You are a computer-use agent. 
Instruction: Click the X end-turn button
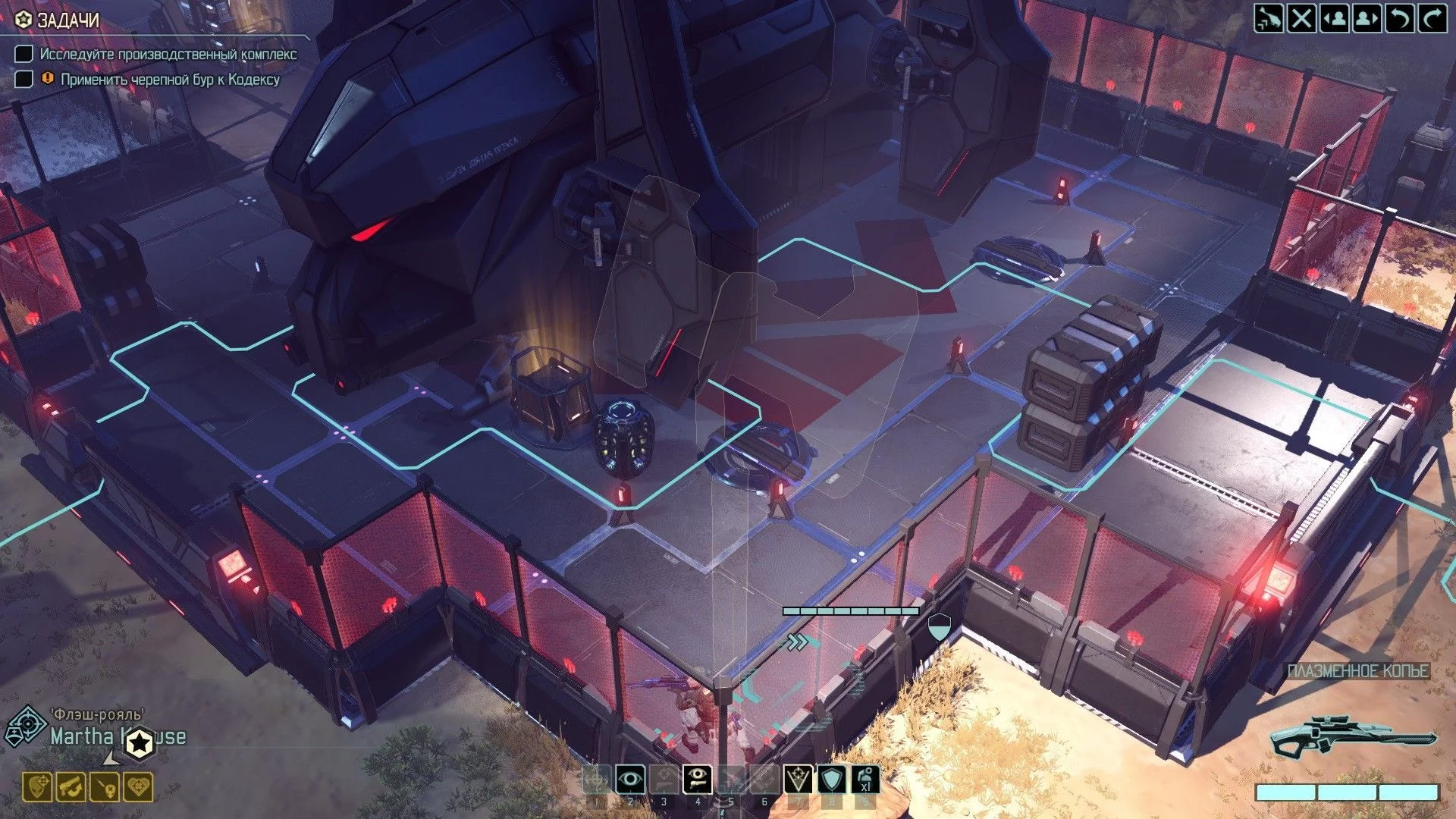(x=1301, y=18)
